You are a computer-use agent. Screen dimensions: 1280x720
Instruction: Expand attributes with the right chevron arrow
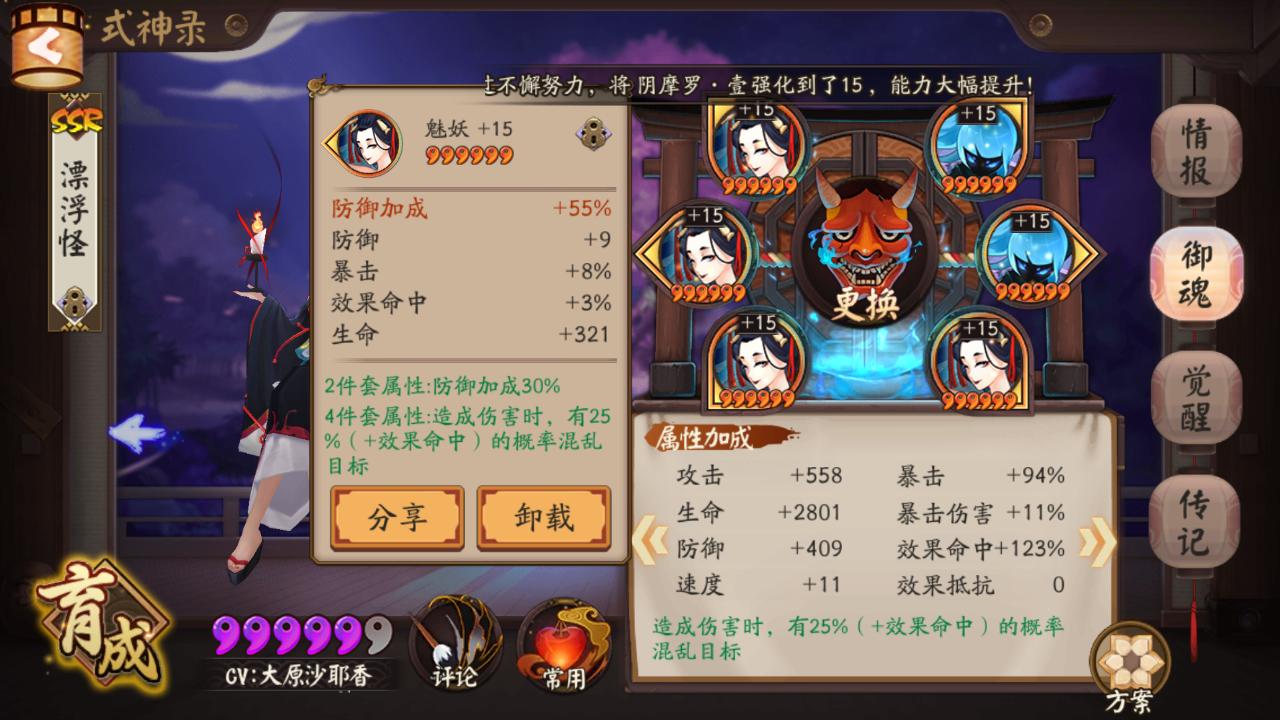click(x=1100, y=540)
